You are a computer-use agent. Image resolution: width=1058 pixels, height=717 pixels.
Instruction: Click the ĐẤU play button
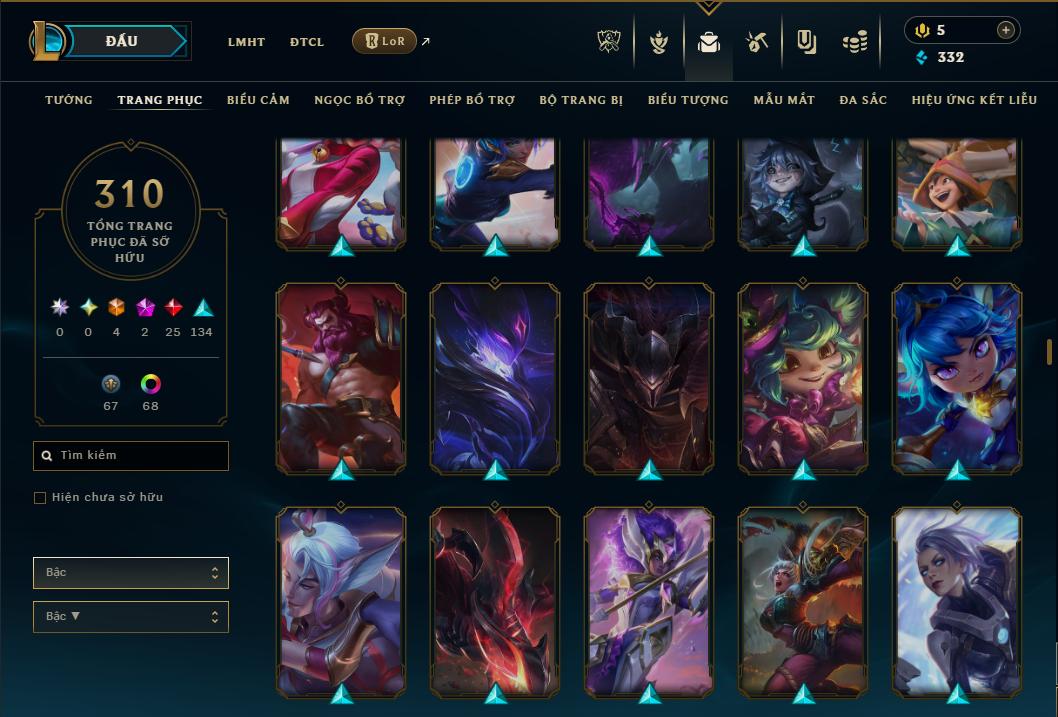pyautogui.click(x=122, y=41)
